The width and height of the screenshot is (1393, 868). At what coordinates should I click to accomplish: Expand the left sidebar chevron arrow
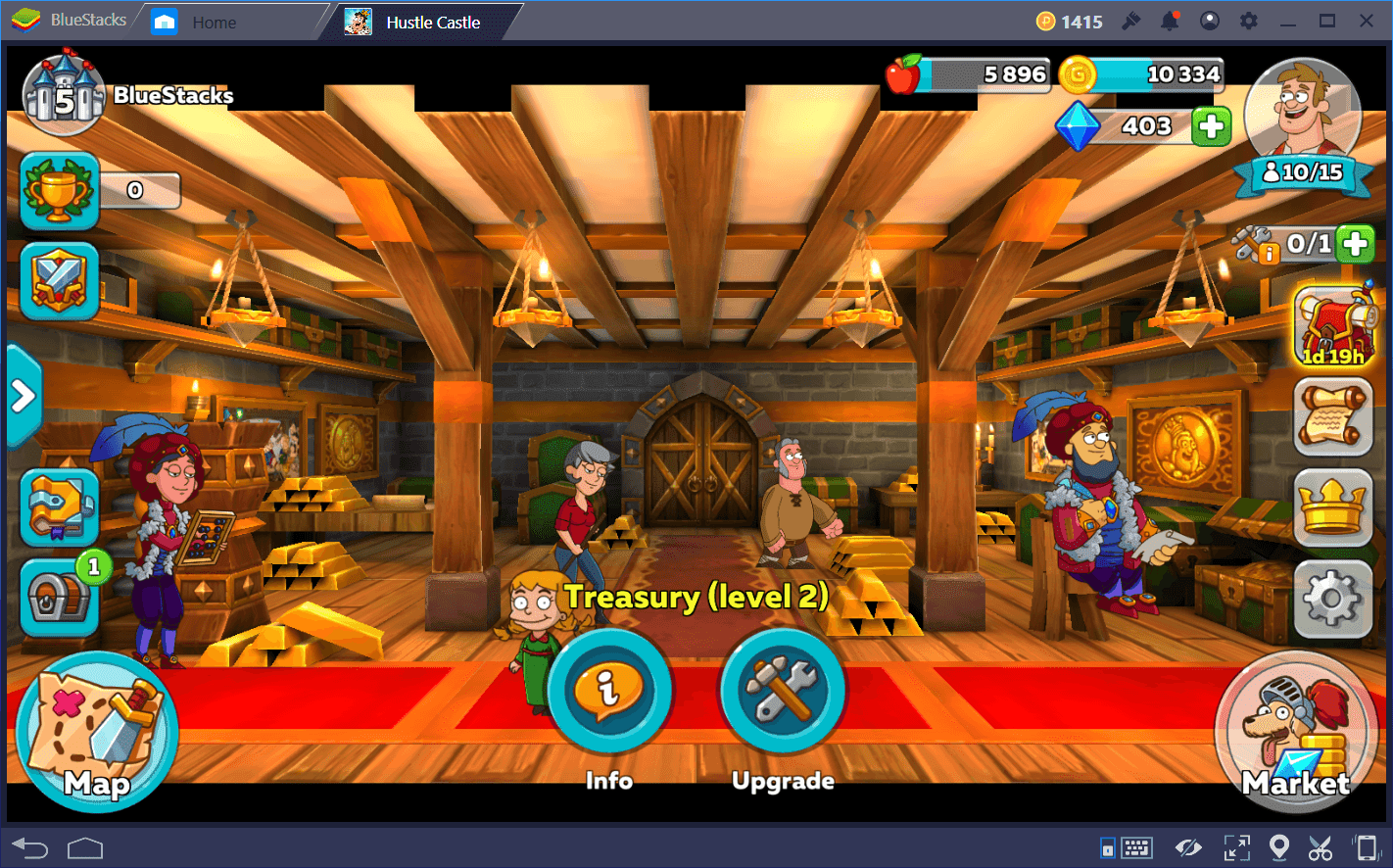point(22,396)
